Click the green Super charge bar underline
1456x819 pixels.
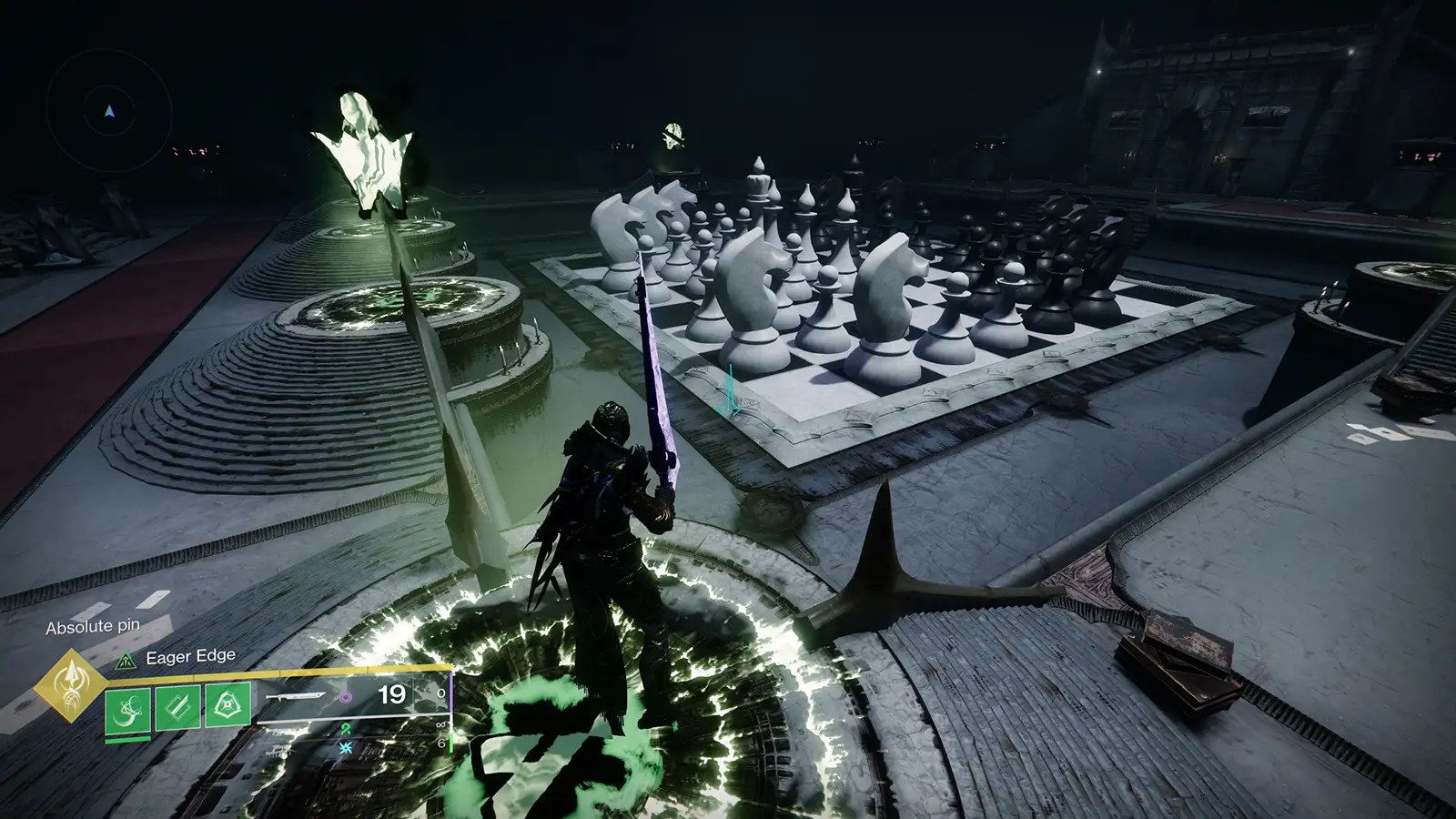(x=126, y=739)
